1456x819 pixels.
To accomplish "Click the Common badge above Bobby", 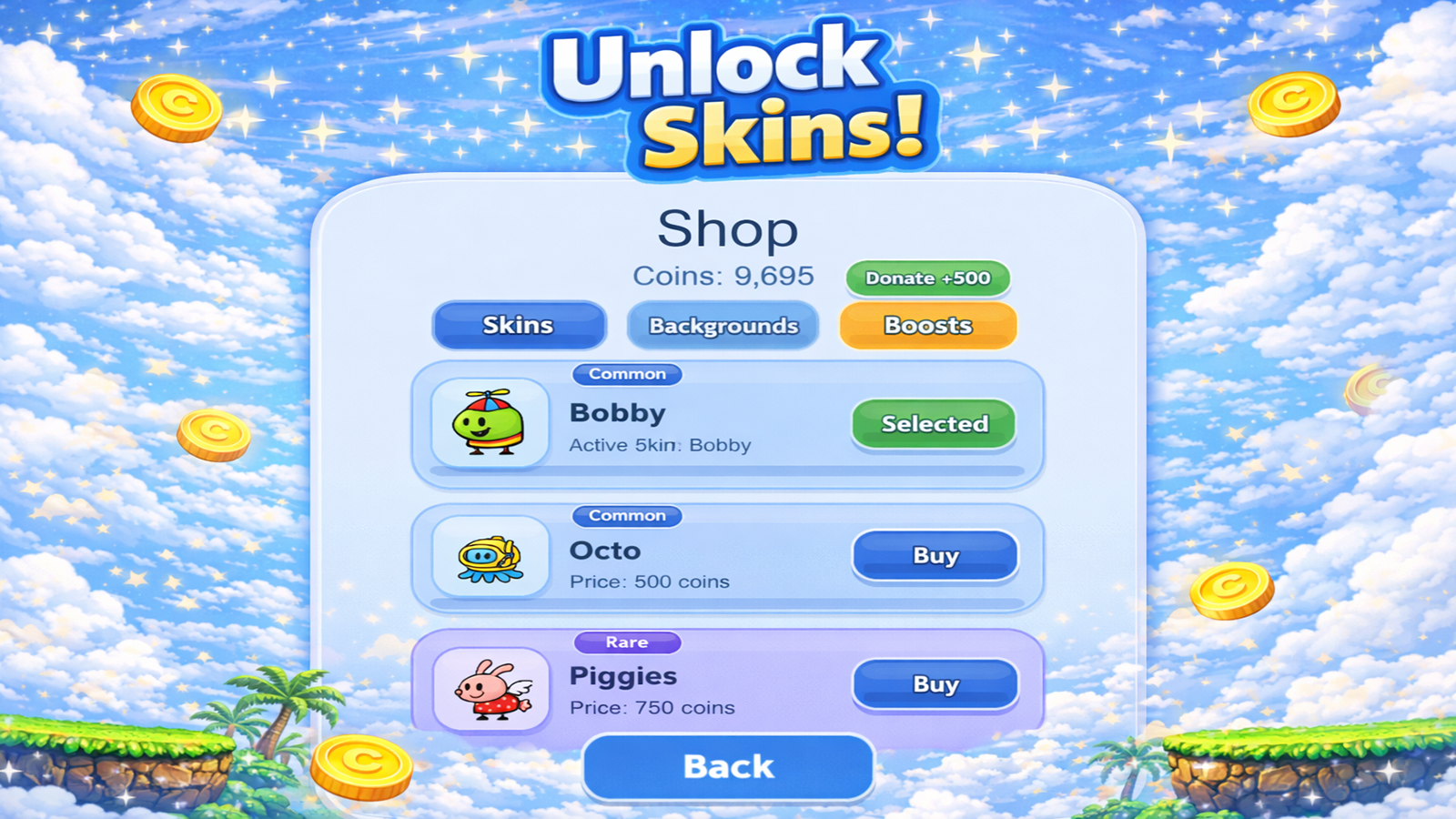I will 627,374.
